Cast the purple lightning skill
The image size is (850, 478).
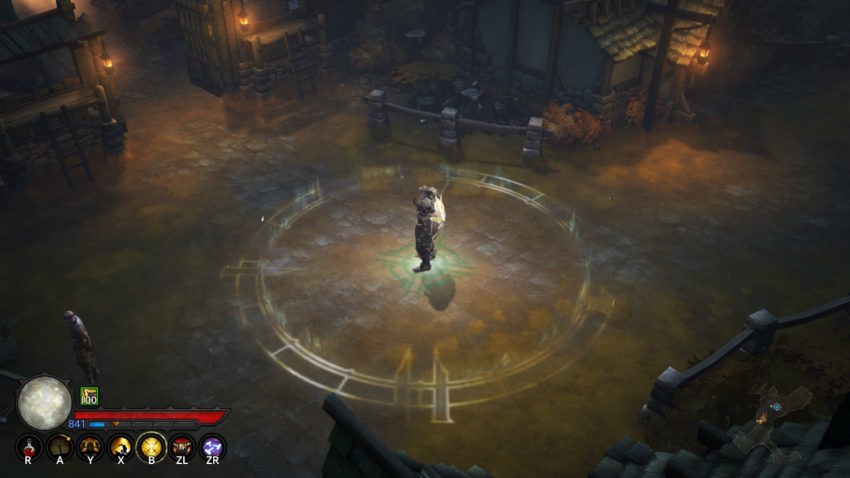(212, 446)
